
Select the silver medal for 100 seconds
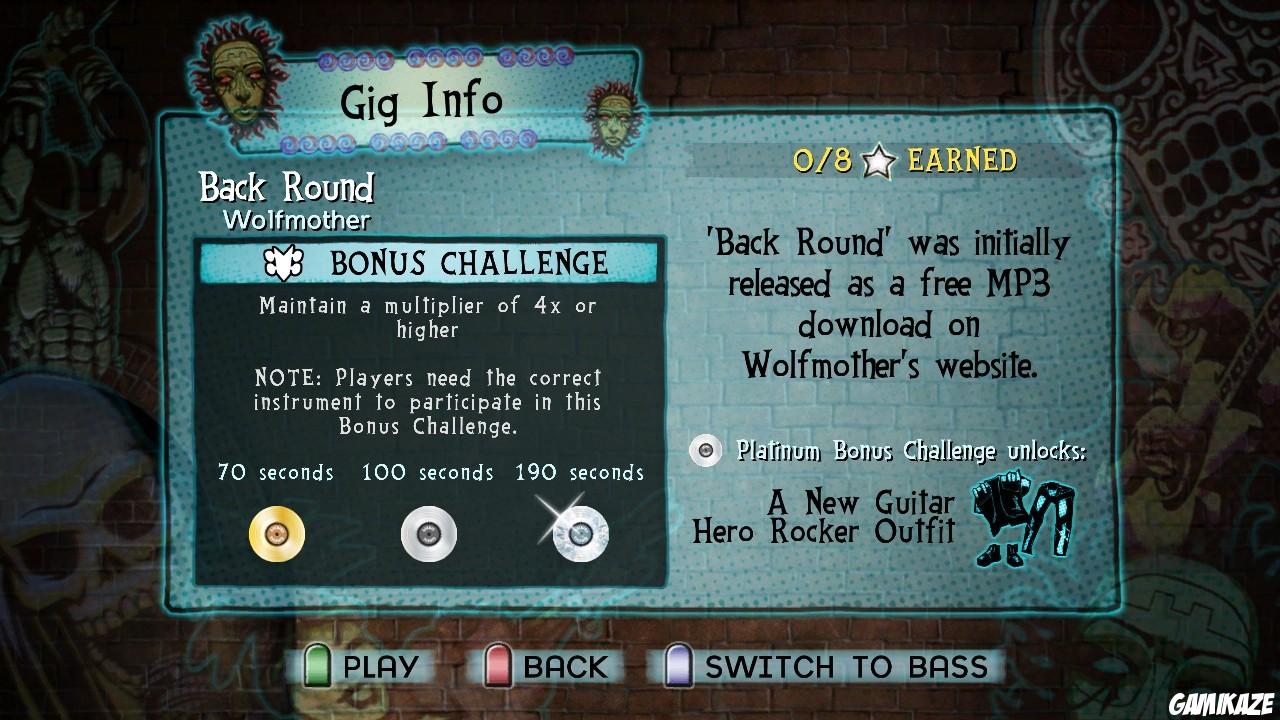(x=429, y=533)
